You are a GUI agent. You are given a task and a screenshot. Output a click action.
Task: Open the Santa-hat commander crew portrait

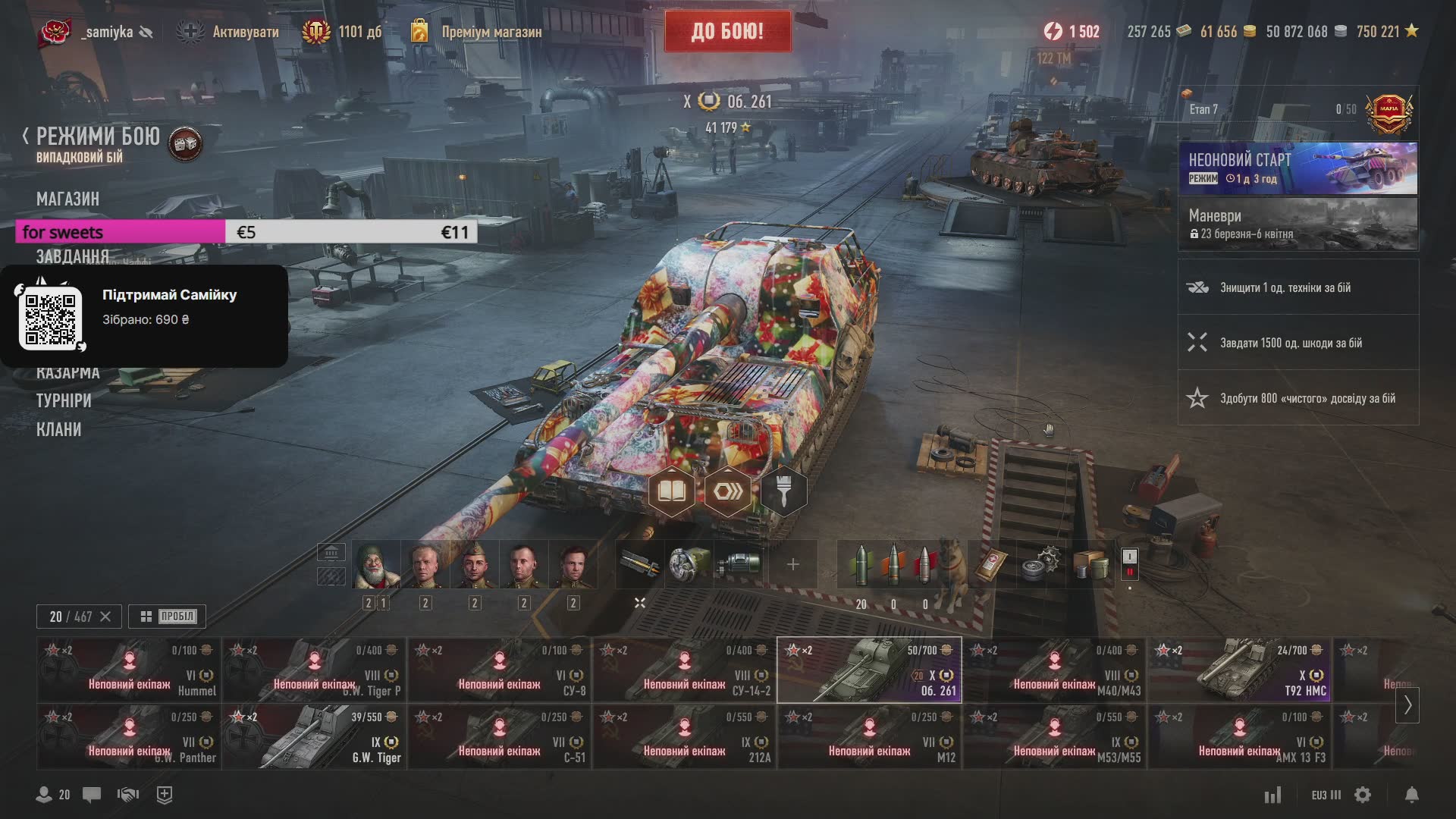click(376, 566)
